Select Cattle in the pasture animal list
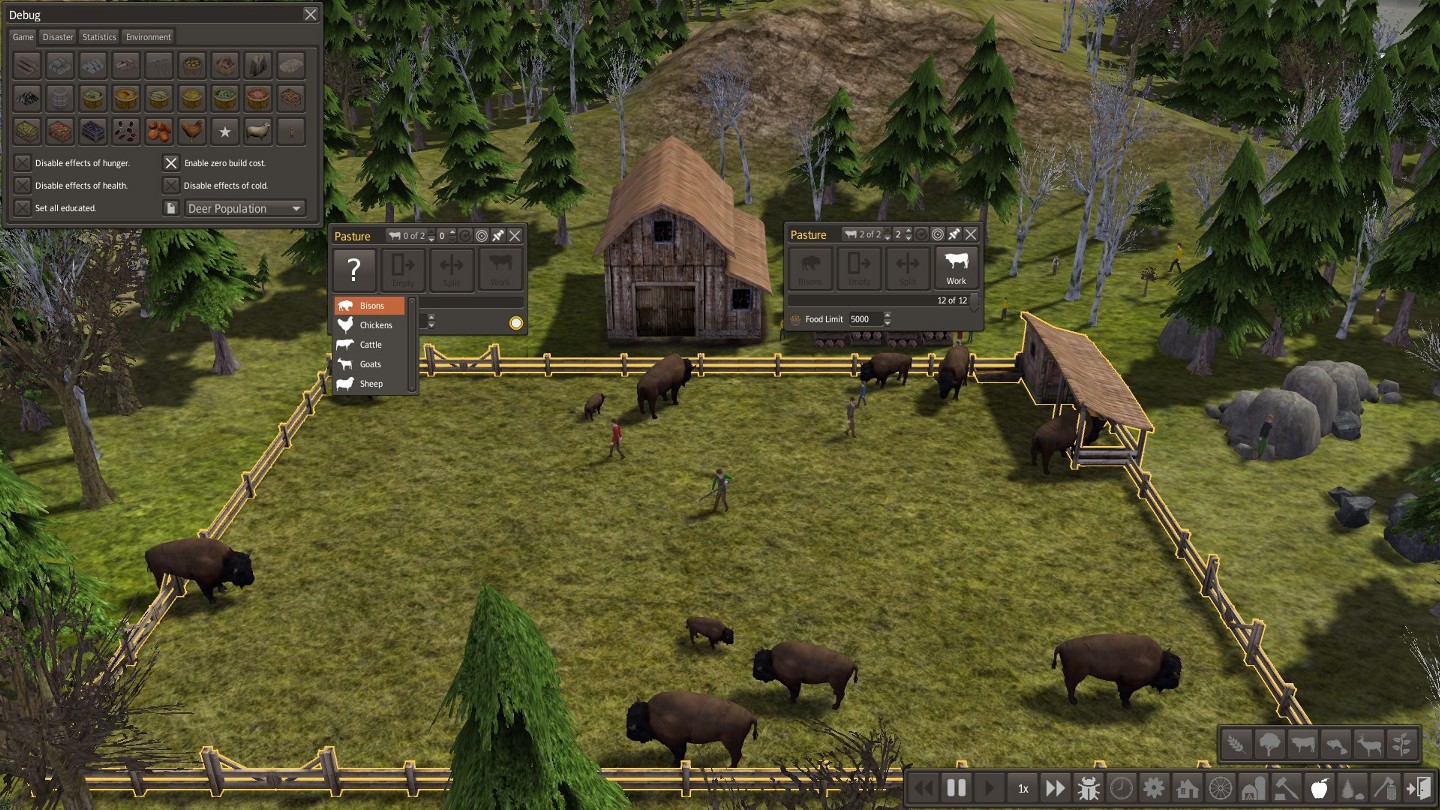 369,345
